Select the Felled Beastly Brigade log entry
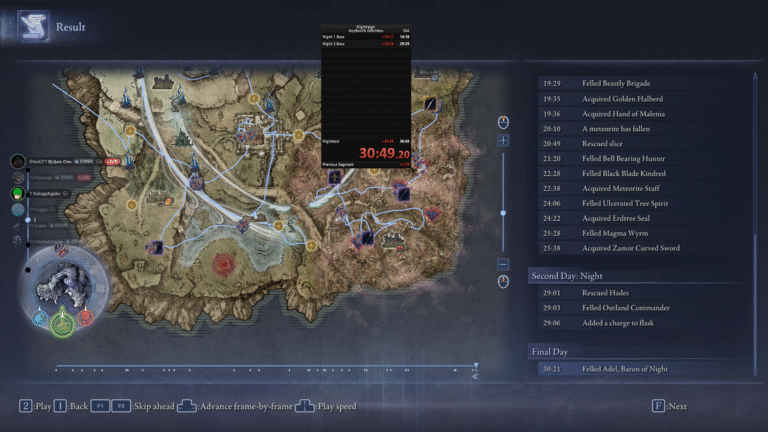 pyautogui.click(x=630, y=84)
